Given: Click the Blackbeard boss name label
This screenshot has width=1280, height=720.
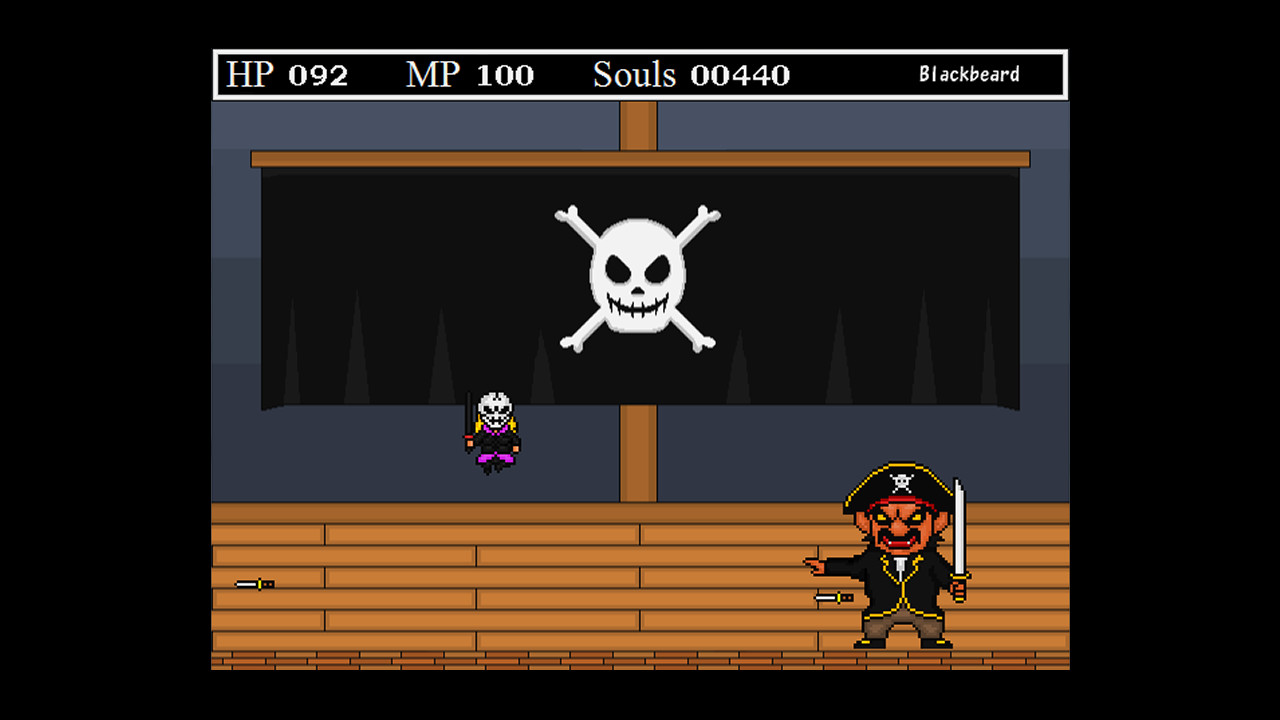Looking at the screenshot, I should tap(969, 73).
